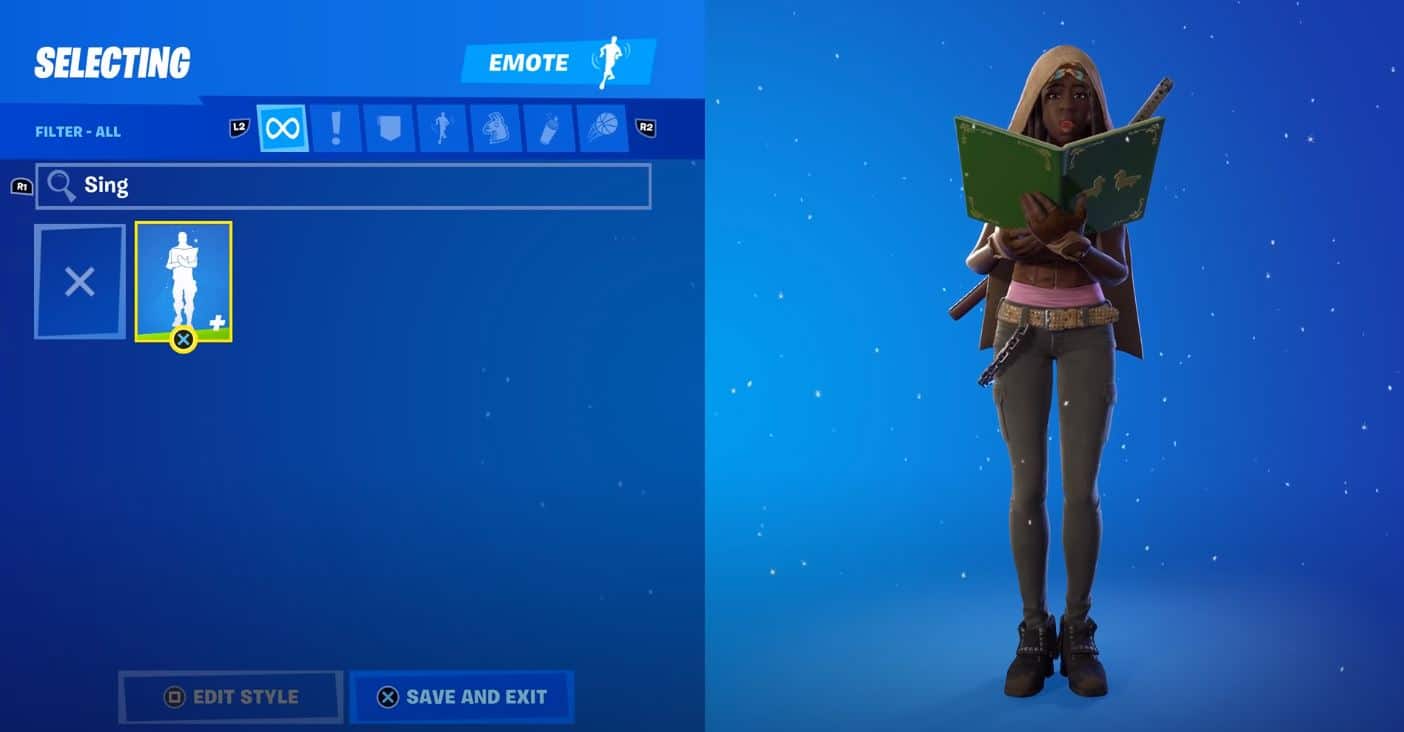1404x732 pixels.
Task: Select the empty X slot to clear emote
Action: pos(79,281)
